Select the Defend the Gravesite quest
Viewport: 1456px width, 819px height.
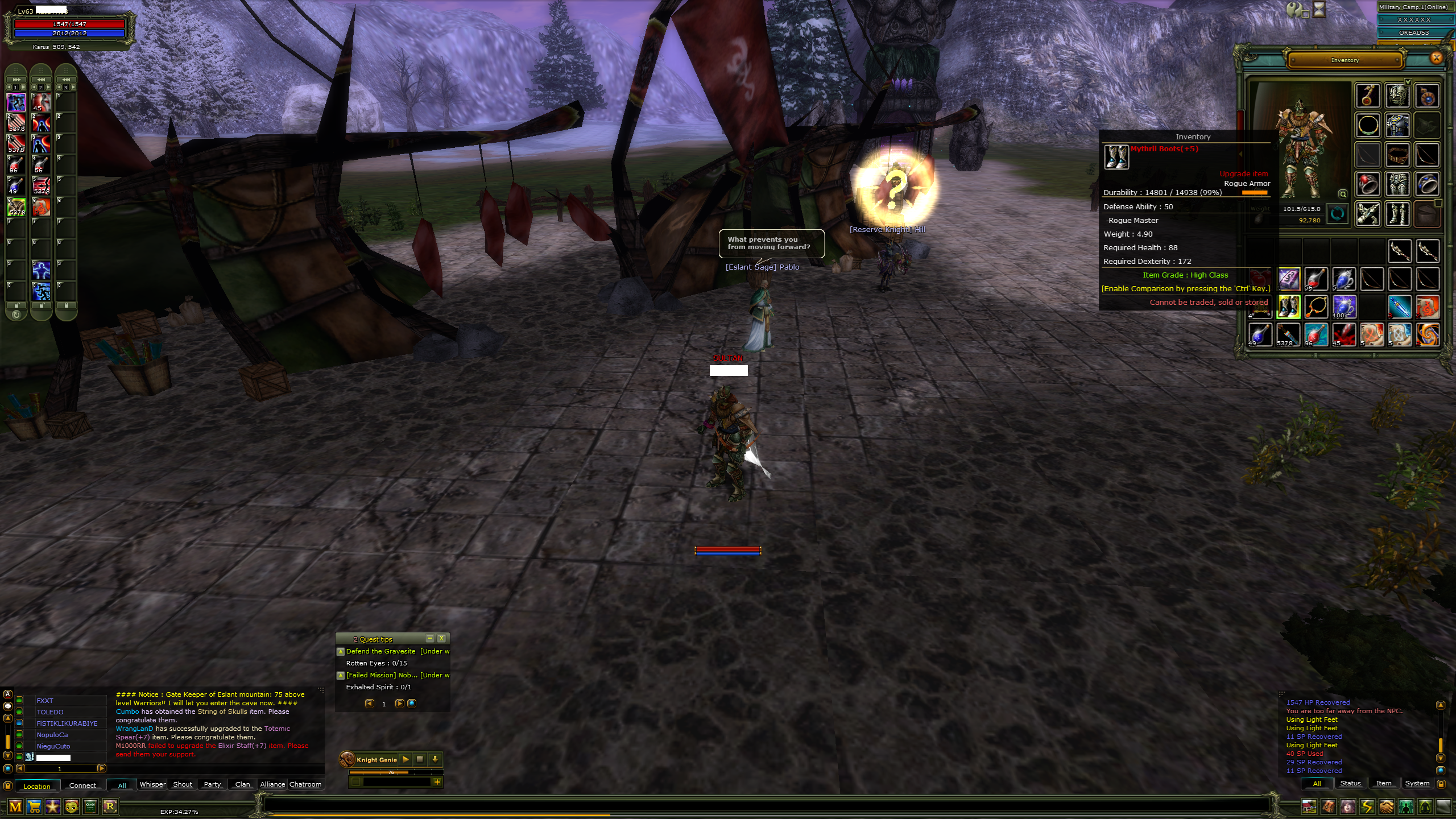380,651
